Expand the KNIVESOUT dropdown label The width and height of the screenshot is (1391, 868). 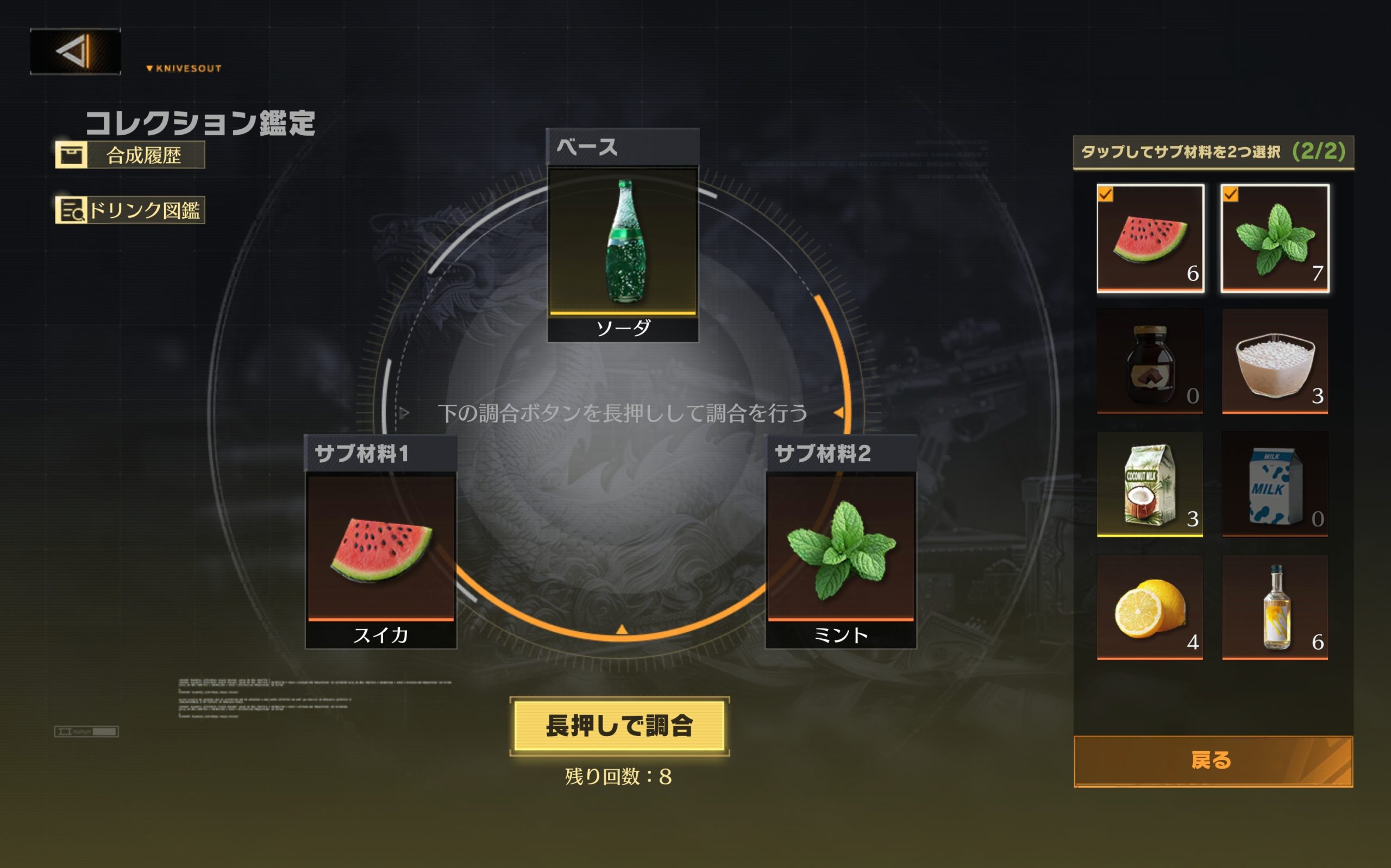point(184,68)
